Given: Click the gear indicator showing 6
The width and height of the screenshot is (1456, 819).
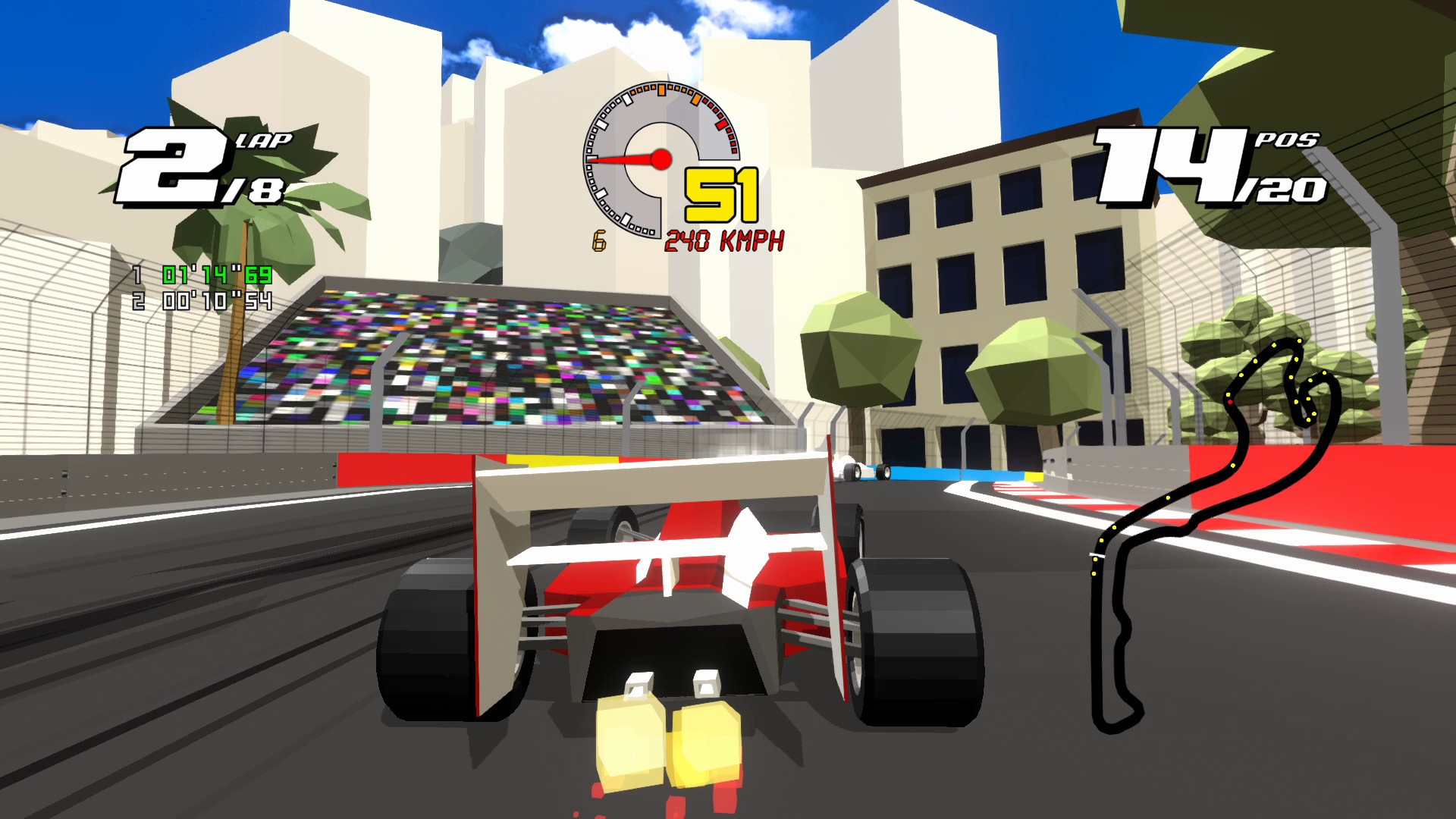Looking at the screenshot, I should click(x=600, y=242).
